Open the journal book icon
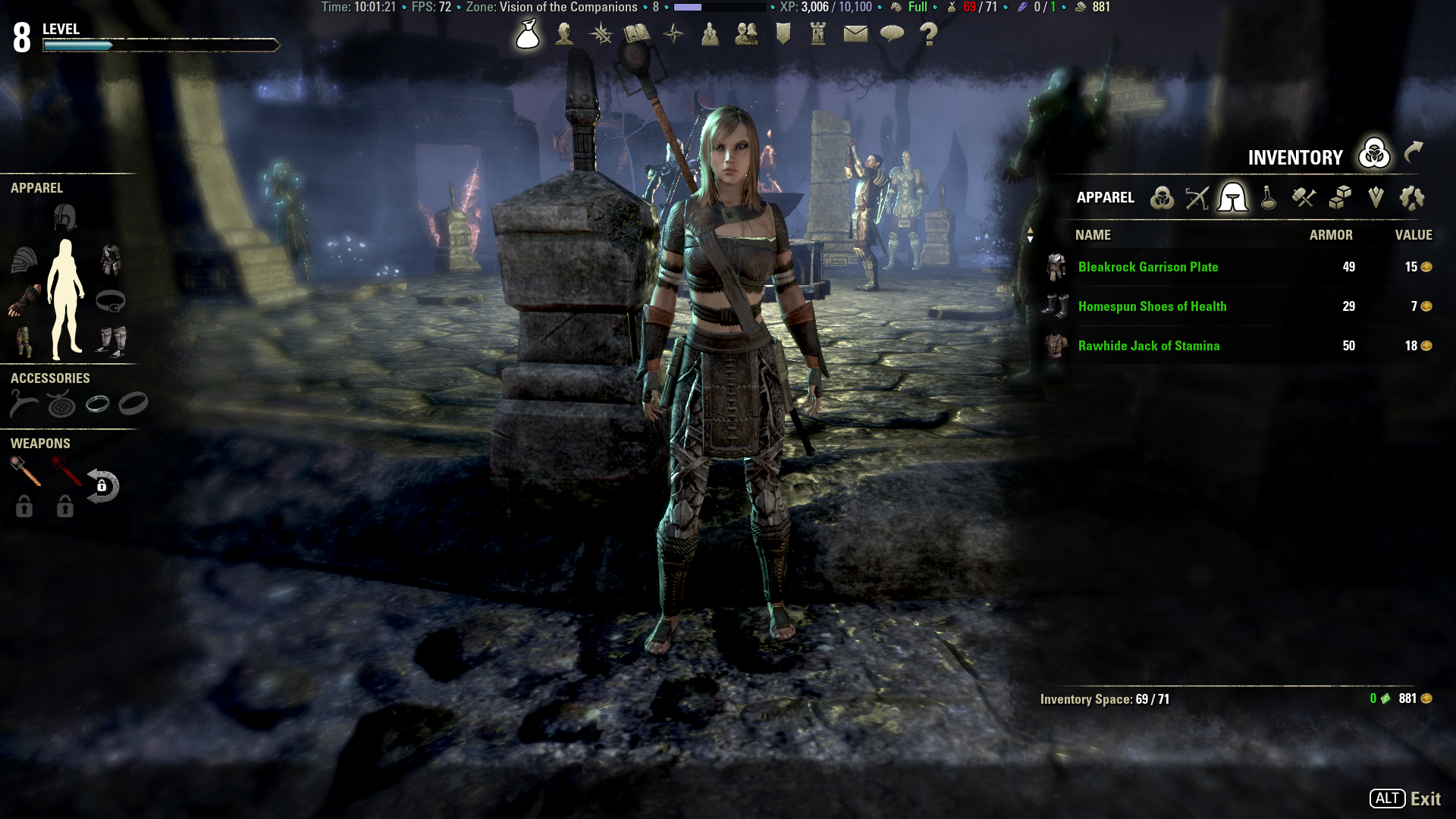Viewport: 1456px width, 819px height. pos(637,34)
